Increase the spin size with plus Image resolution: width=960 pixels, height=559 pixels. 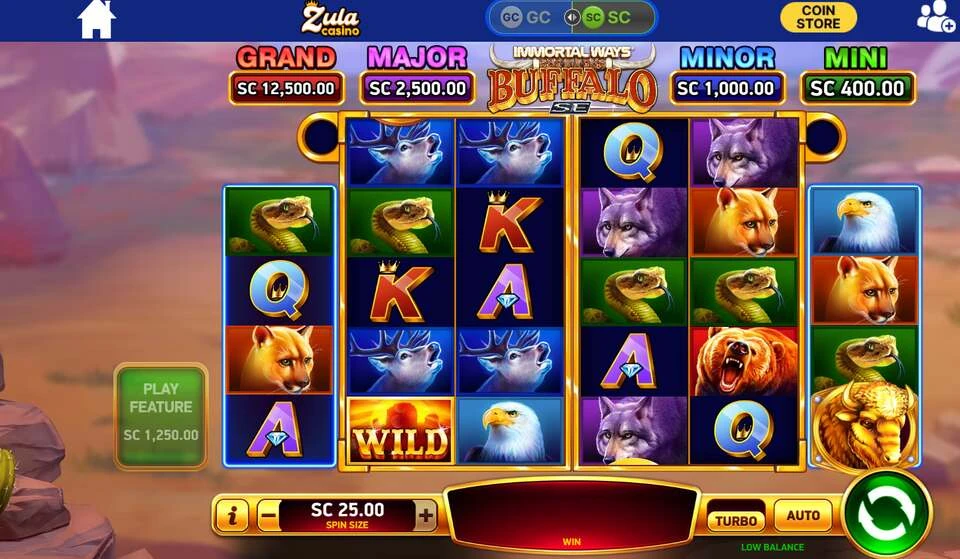point(426,516)
